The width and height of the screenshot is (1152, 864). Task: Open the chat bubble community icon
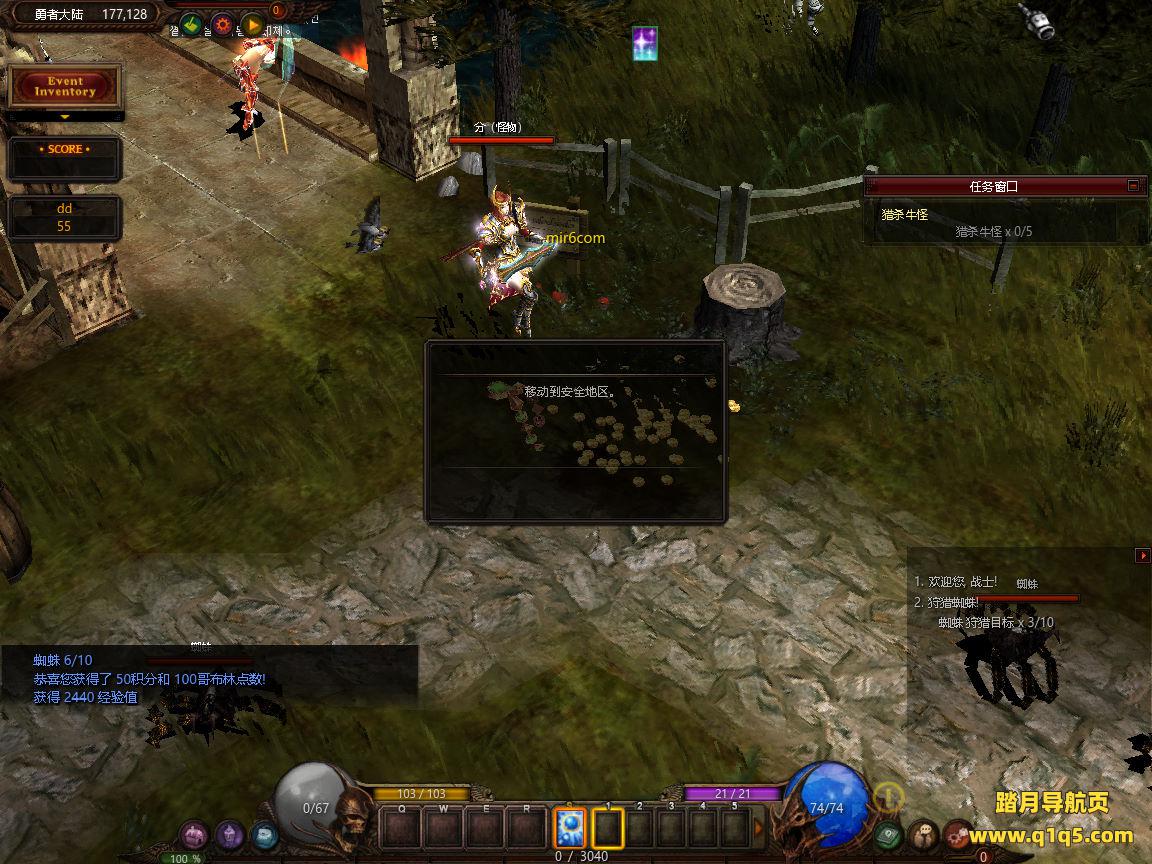tap(923, 835)
